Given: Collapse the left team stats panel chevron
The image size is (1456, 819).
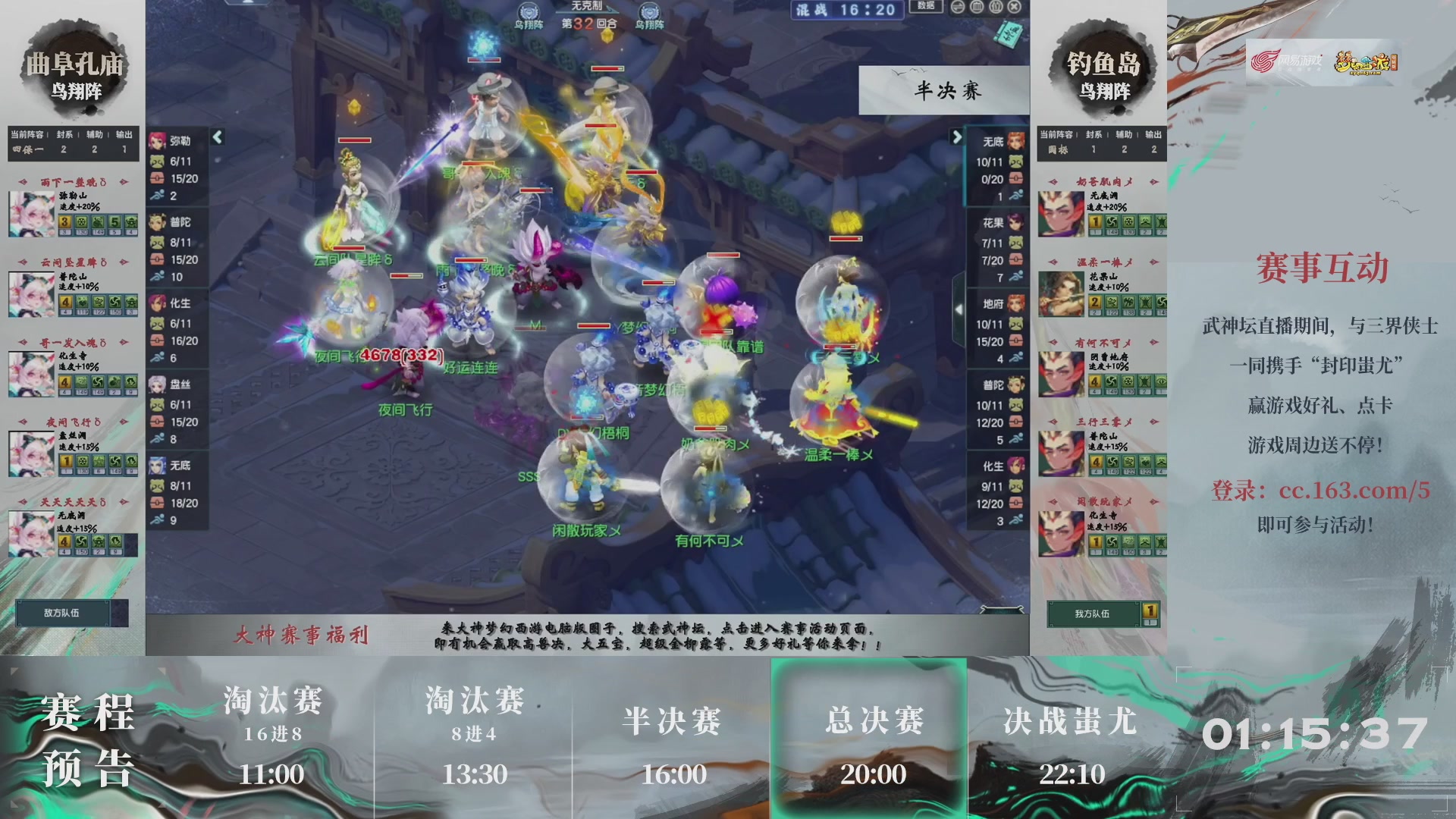Looking at the screenshot, I should pyautogui.click(x=218, y=136).
